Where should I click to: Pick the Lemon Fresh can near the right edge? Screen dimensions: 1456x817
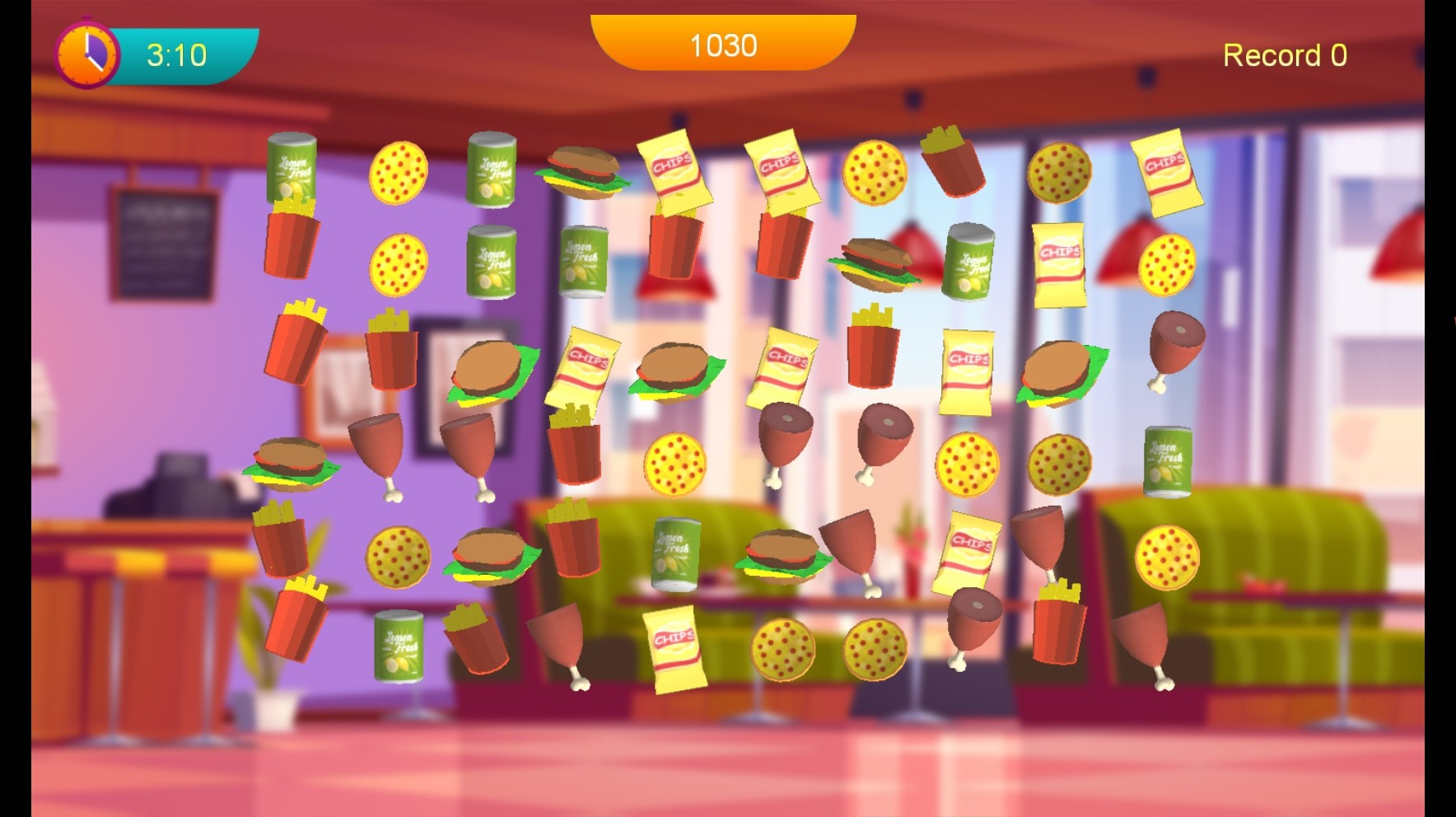[x=1169, y=463]
